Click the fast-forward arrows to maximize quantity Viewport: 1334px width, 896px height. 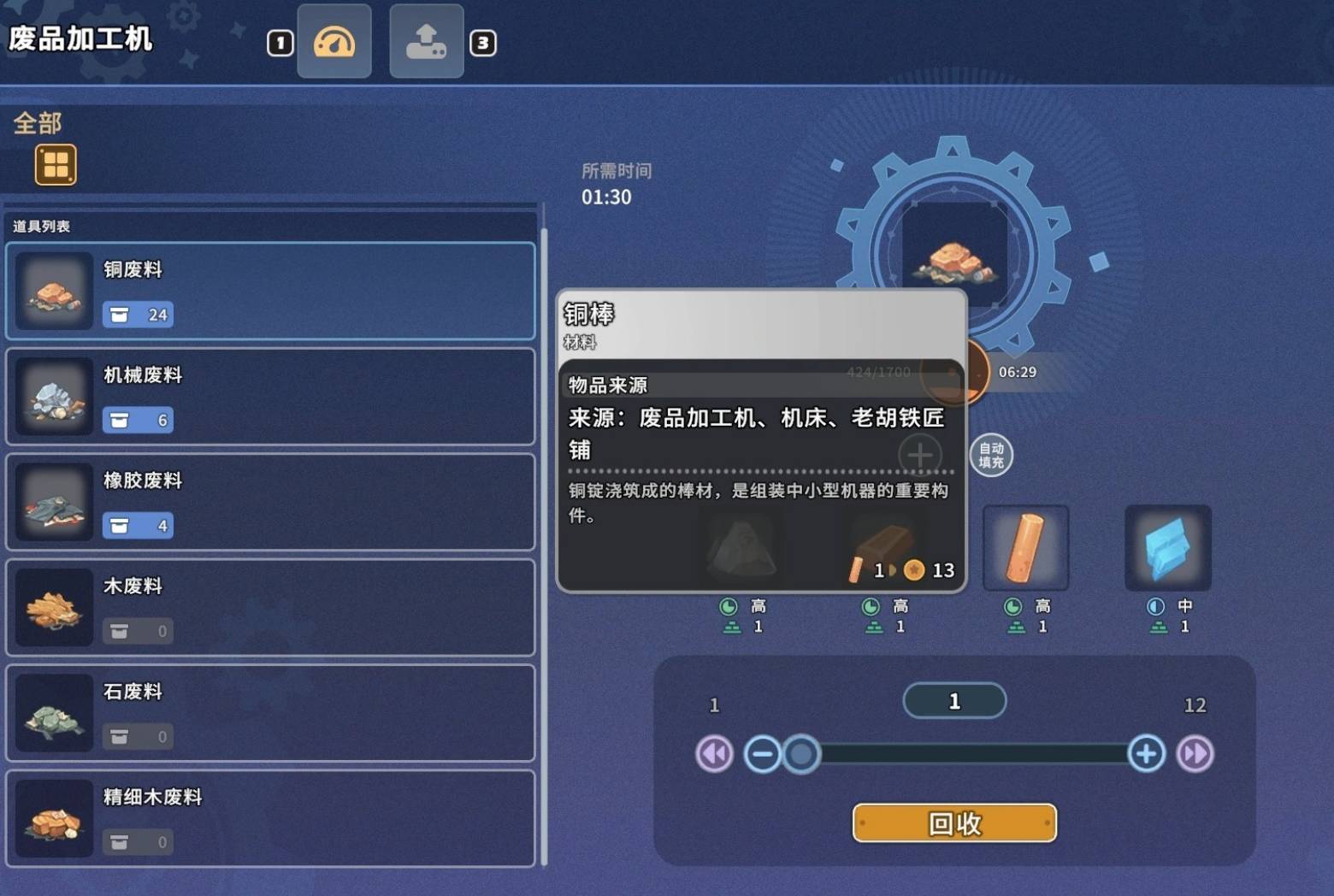coord(1195,754)
